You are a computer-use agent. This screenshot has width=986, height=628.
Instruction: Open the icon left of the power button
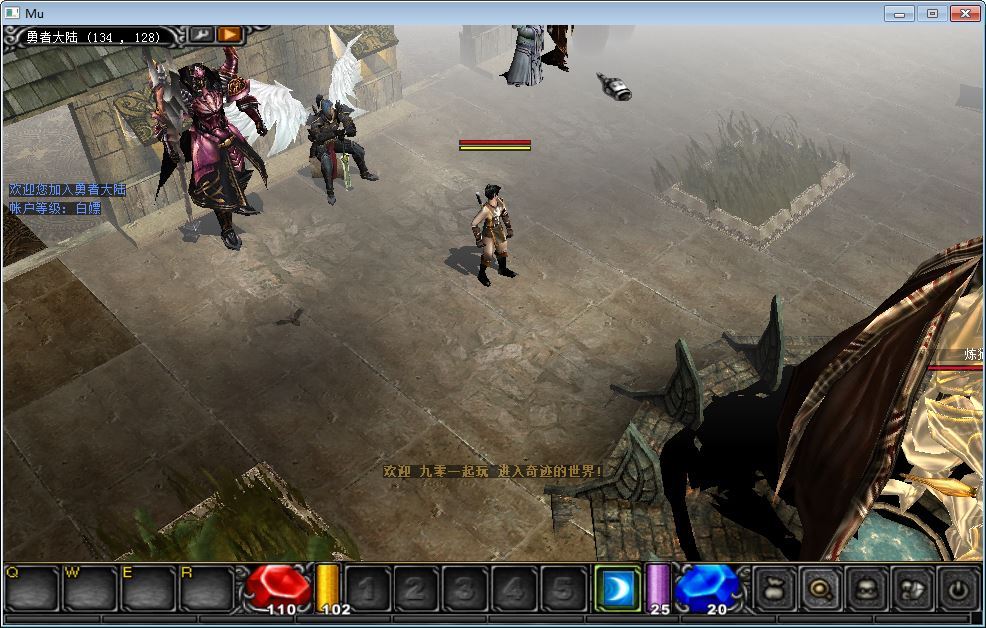912,589
